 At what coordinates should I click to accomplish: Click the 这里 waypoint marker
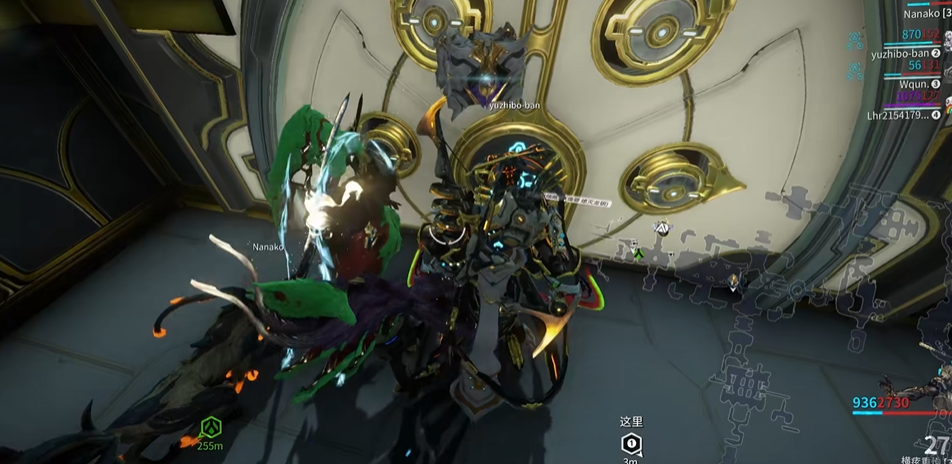click(630, 442)
